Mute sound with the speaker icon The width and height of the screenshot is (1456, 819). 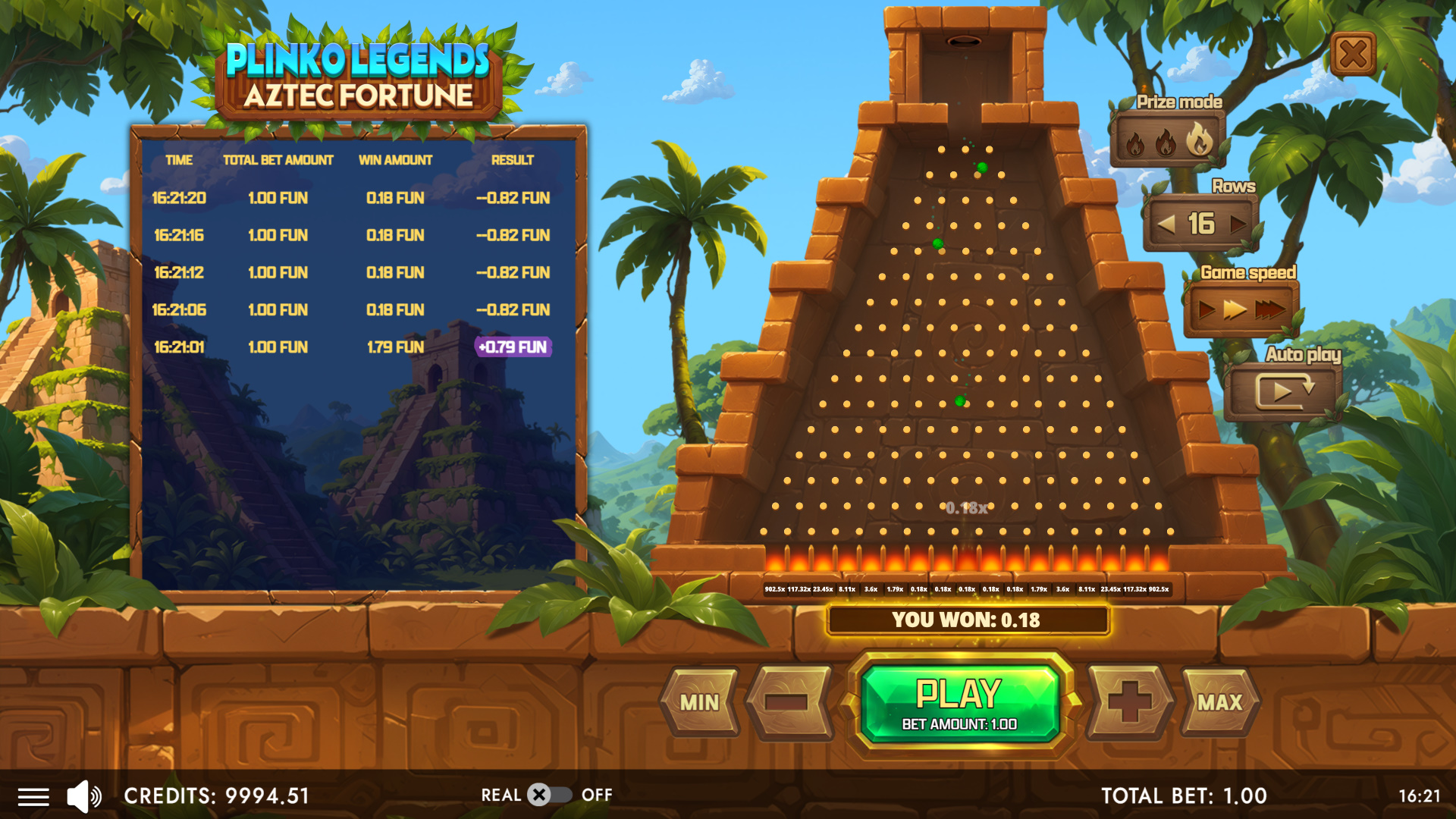pyautogui.click(x=83, y=796)
